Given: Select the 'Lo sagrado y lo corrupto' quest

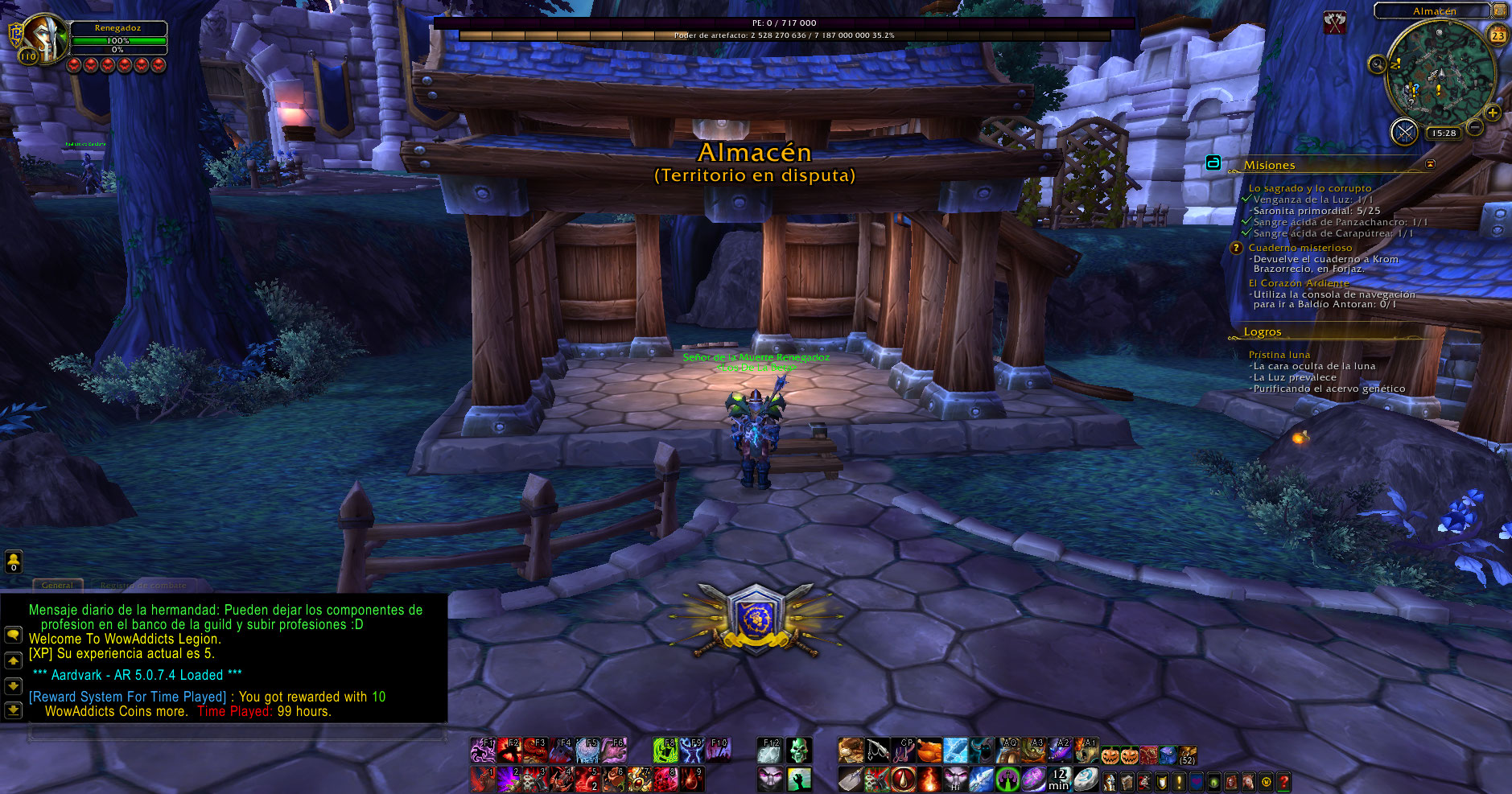Looking at the screenshot, I should point(1309,188).
